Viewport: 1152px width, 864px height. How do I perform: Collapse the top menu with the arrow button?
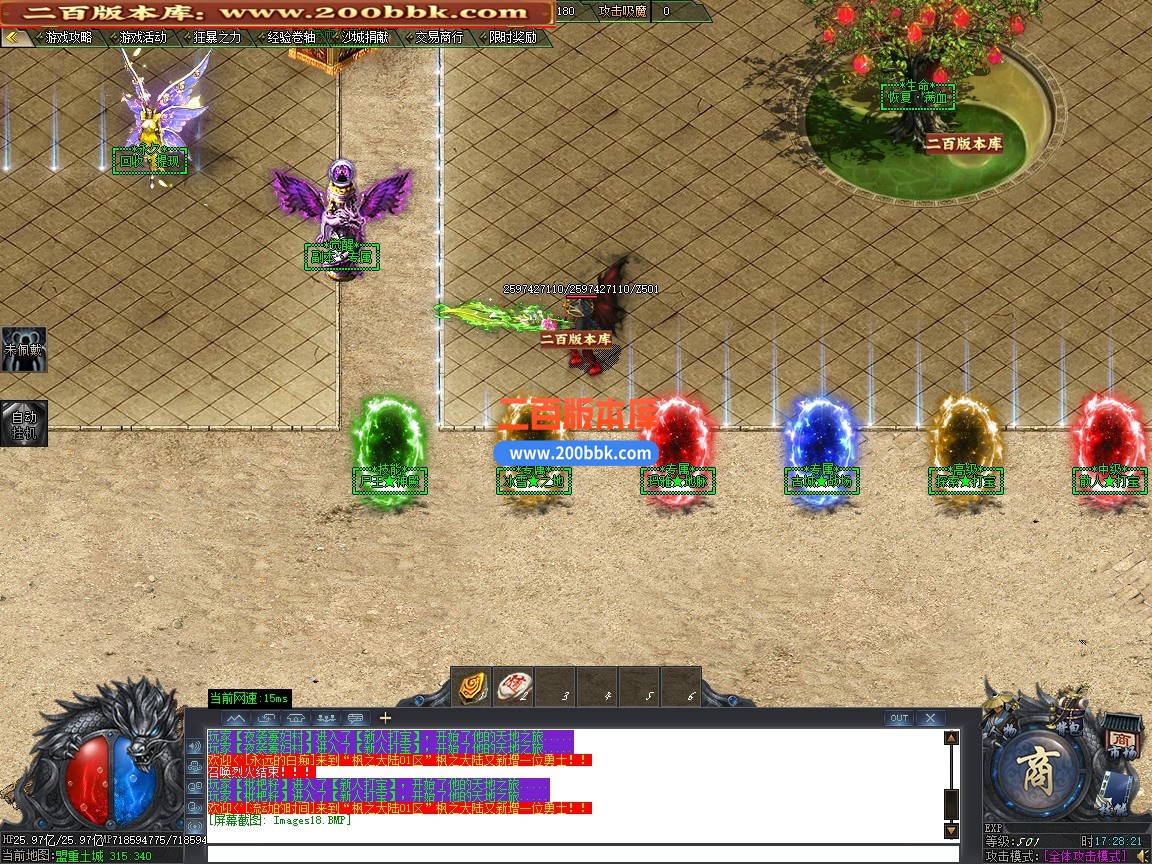[13, 37]
